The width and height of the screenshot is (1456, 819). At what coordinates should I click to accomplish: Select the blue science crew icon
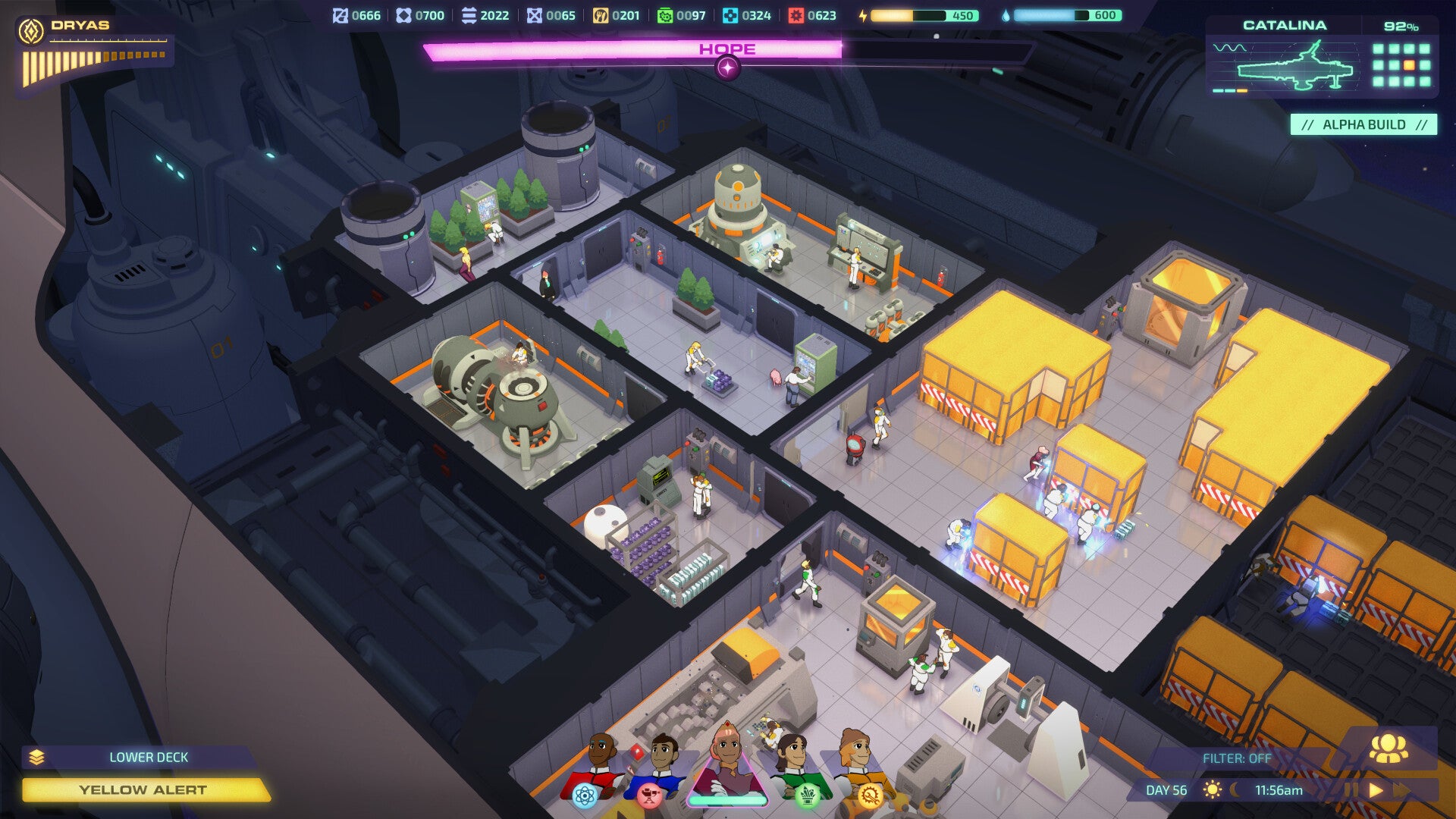pos(585,796)
